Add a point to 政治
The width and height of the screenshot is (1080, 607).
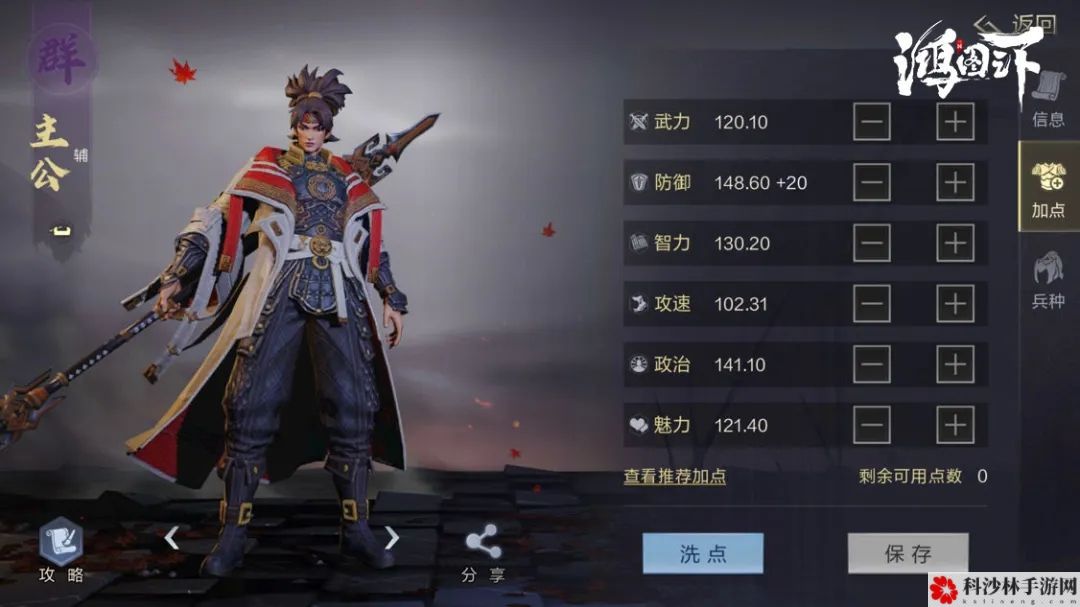coord(955,365)
